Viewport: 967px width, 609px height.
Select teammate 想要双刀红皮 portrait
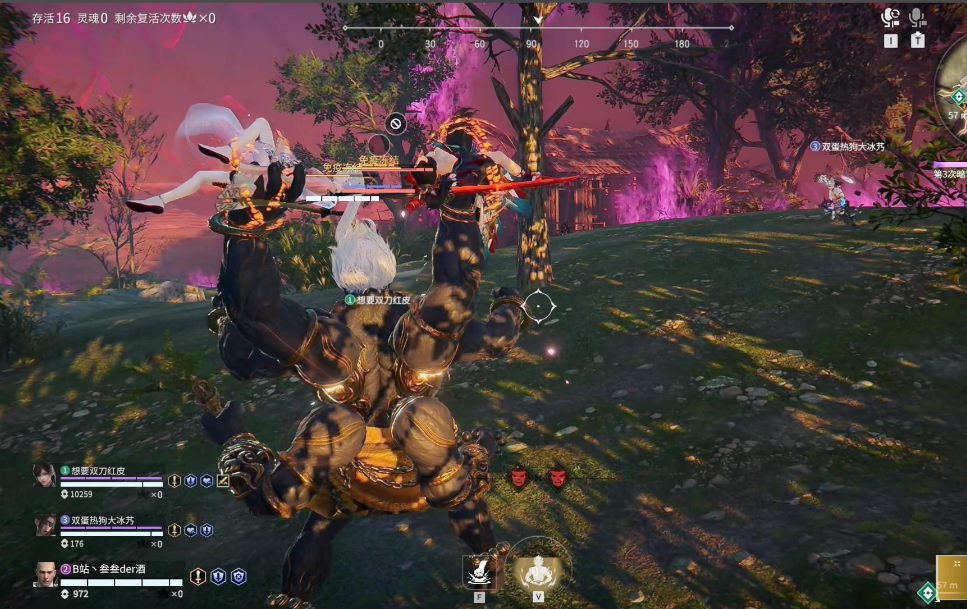point(45,474)
